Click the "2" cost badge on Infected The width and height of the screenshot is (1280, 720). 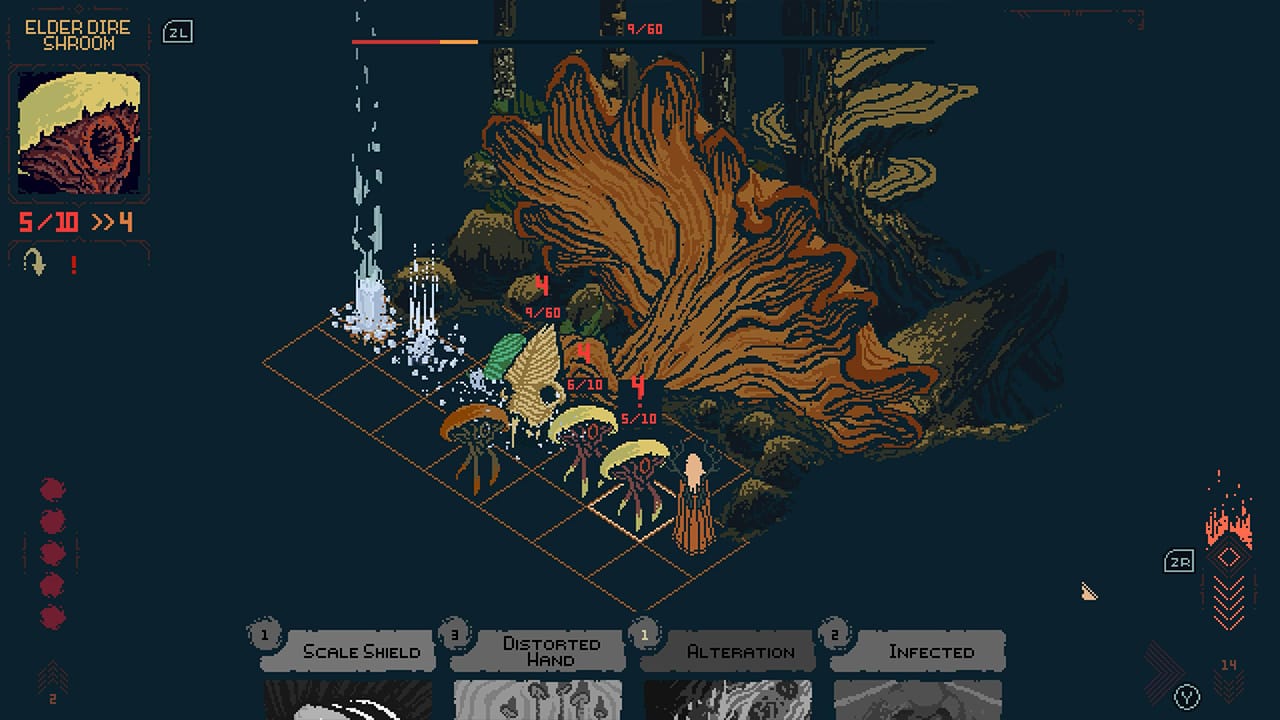click(833, 632)
